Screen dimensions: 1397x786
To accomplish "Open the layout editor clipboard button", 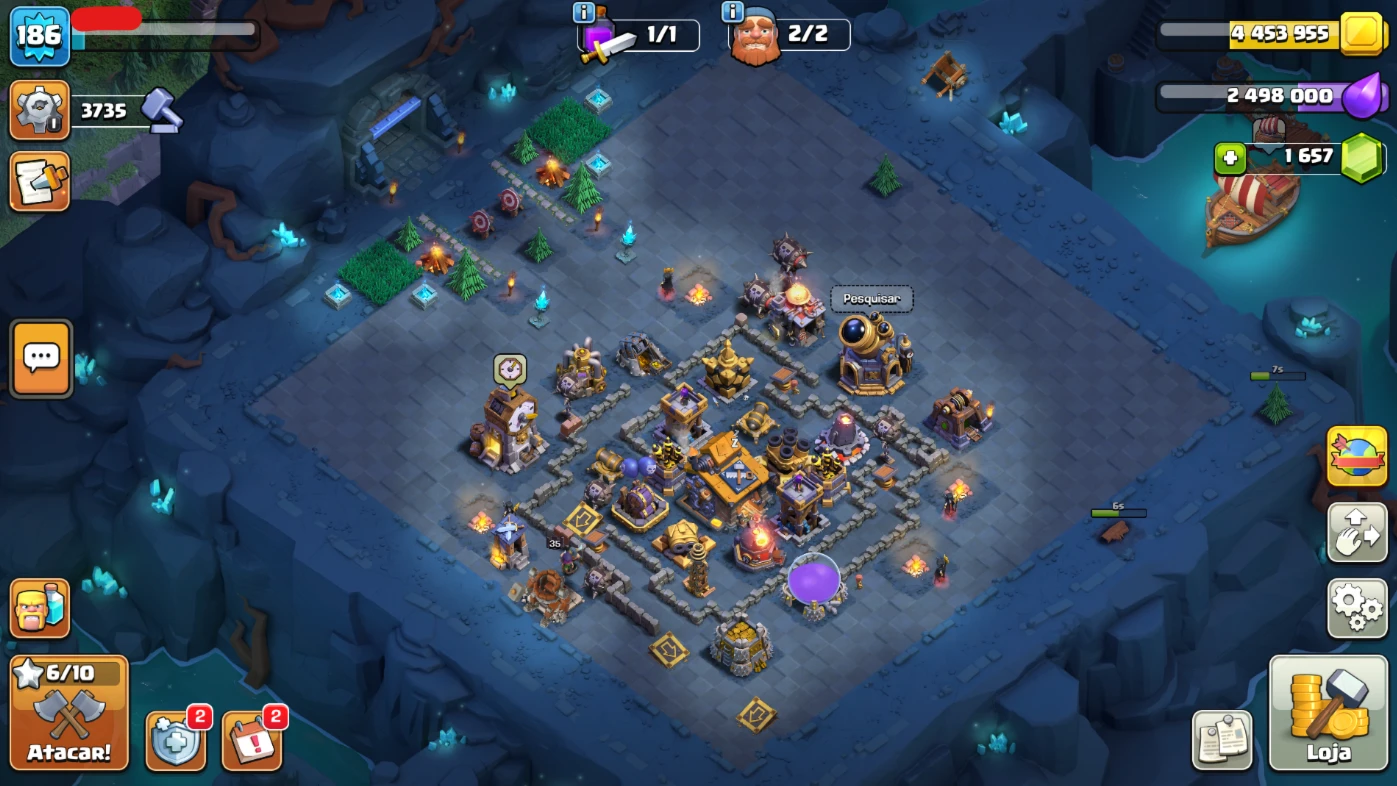I will [x=1222, y=740].
